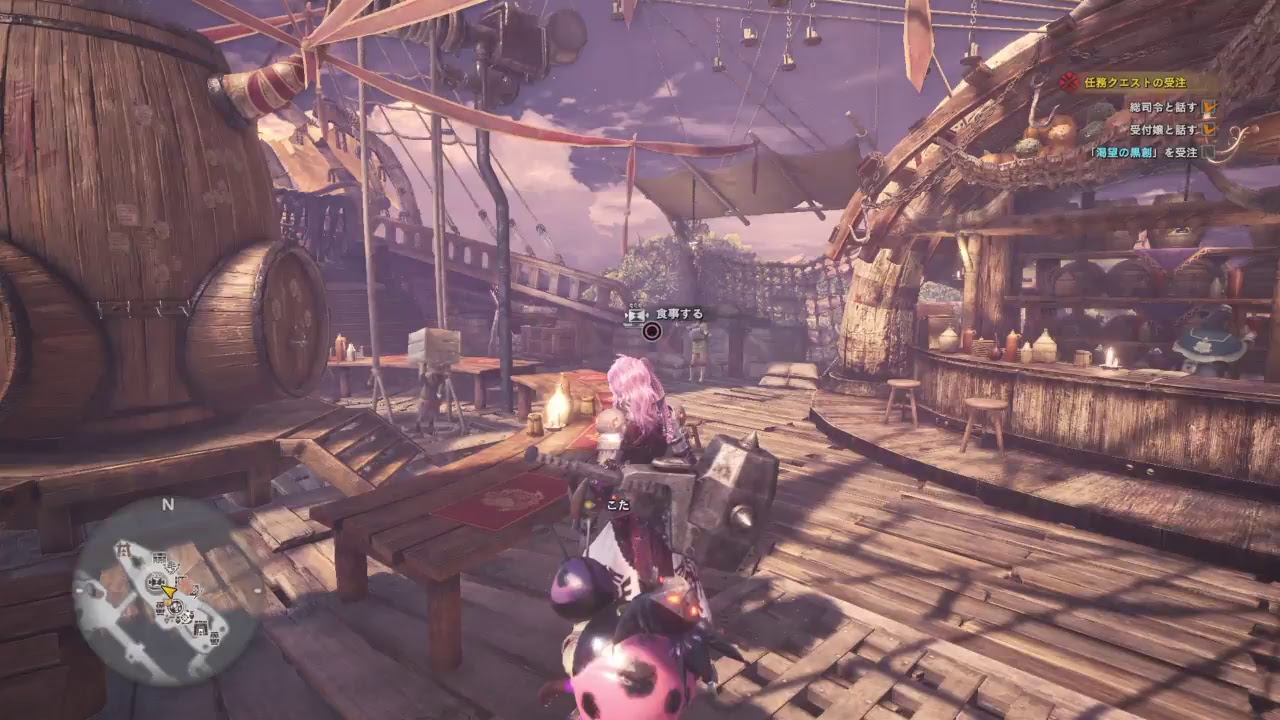Tick the 「渇望の黒創」を受注 checkbox
This screenshot has width=1280, height=720.
click(x=1208, y=152)
